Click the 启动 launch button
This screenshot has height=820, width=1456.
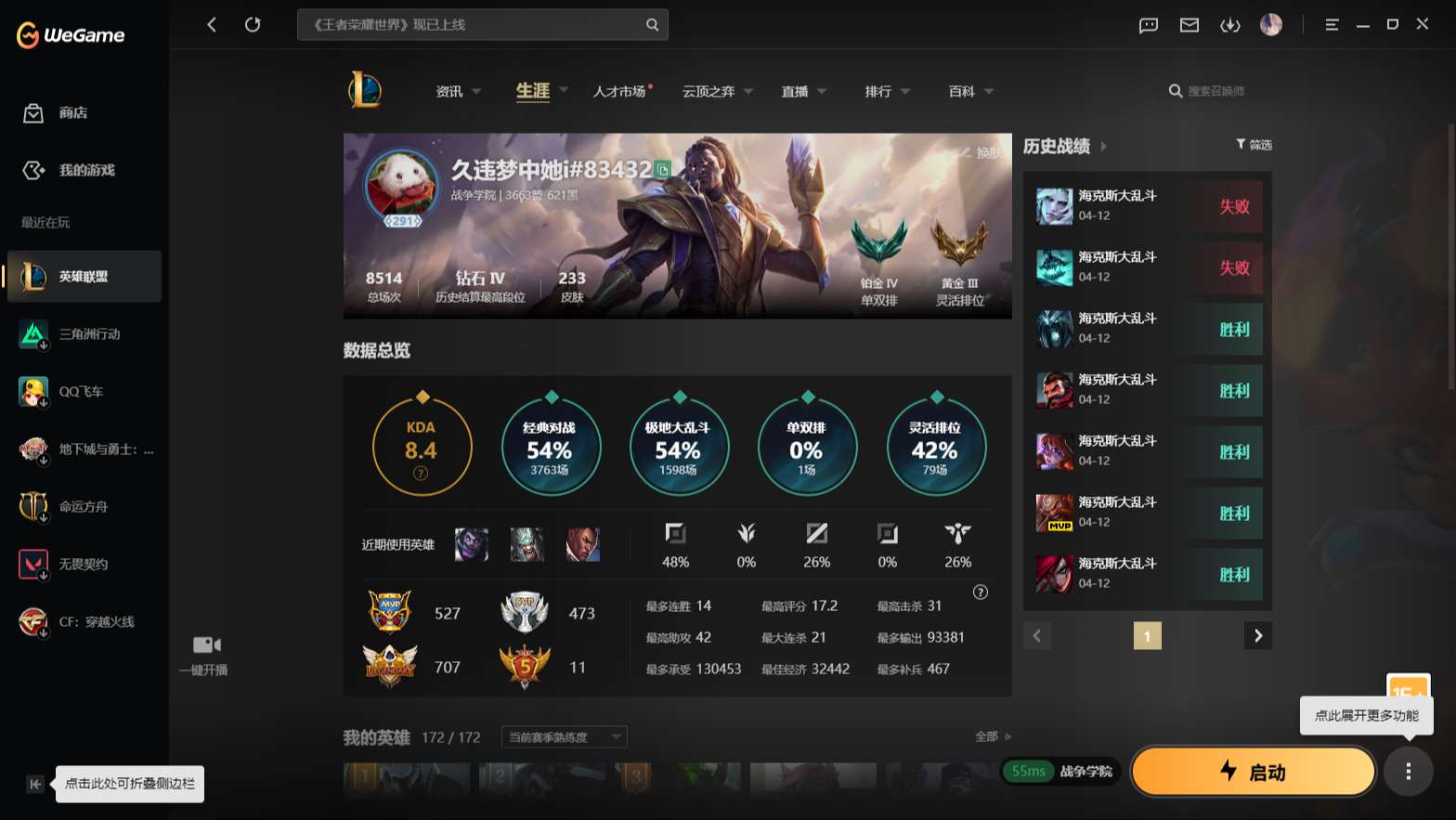(1253, 772)
